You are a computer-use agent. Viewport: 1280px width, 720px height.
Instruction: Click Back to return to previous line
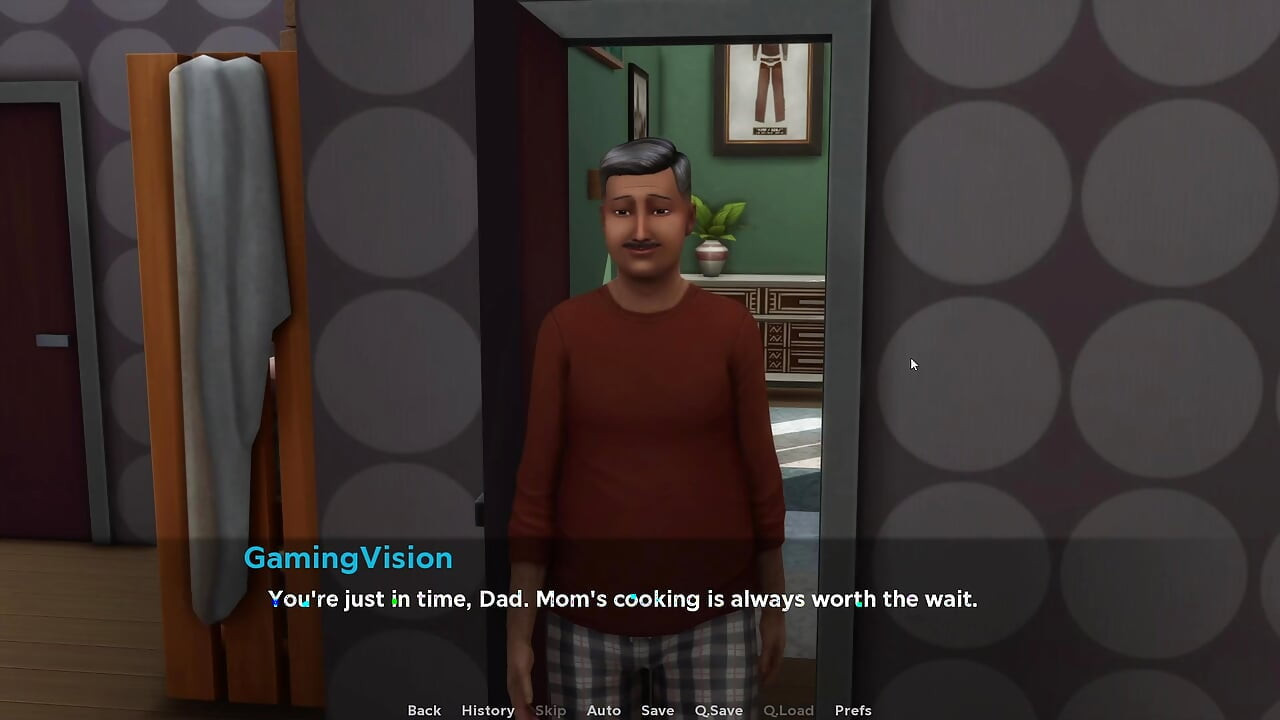pyautogui.click(x=423, y=710)
